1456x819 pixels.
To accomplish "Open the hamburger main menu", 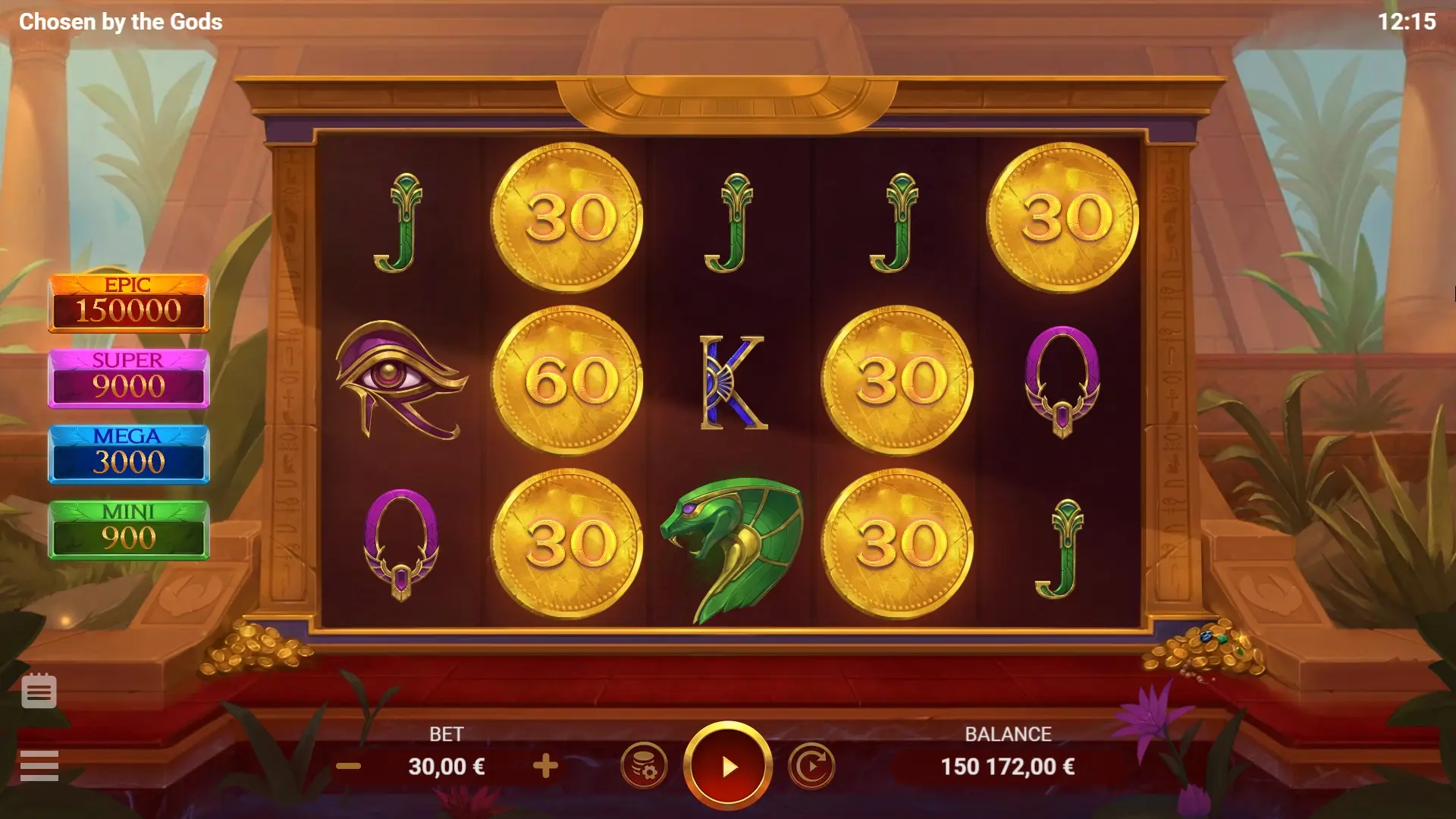I will coord(39,765).
